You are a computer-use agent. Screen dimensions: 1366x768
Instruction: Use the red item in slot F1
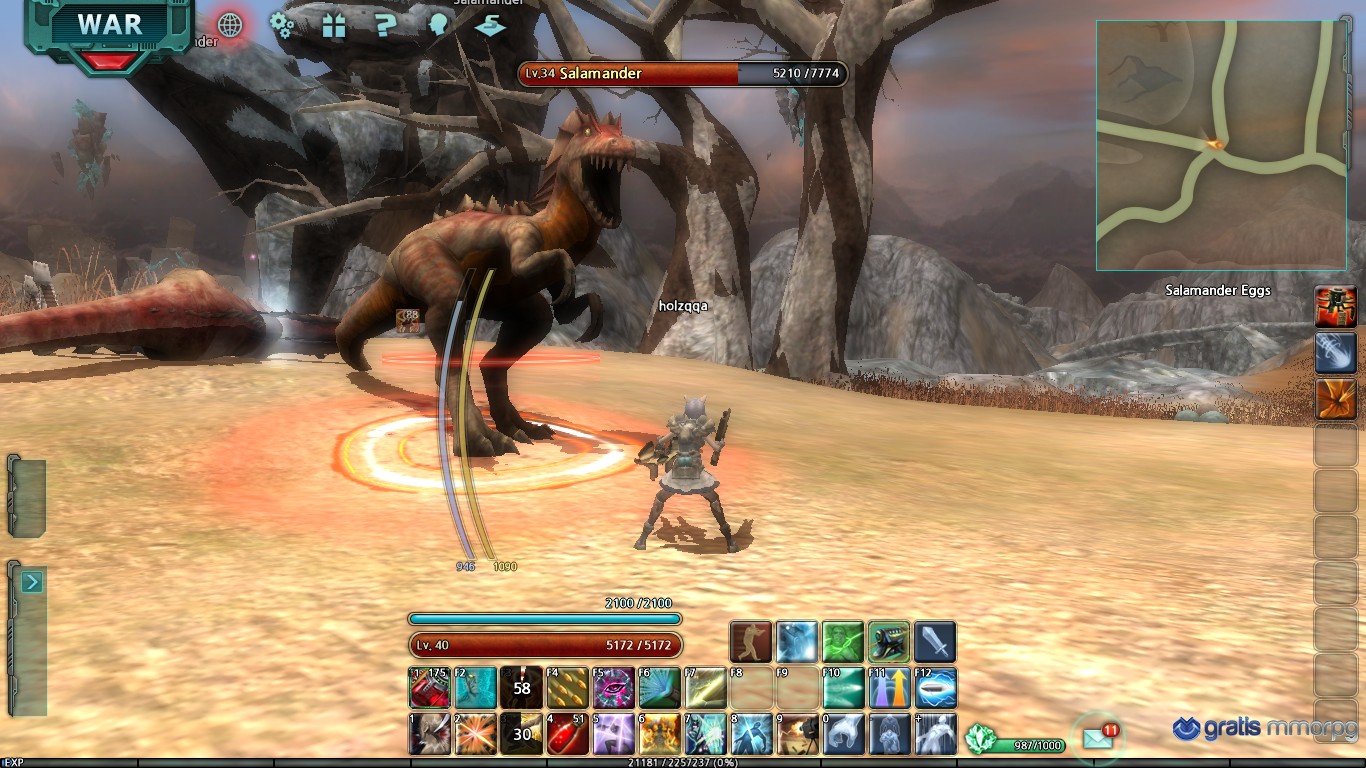pos(429,688)
